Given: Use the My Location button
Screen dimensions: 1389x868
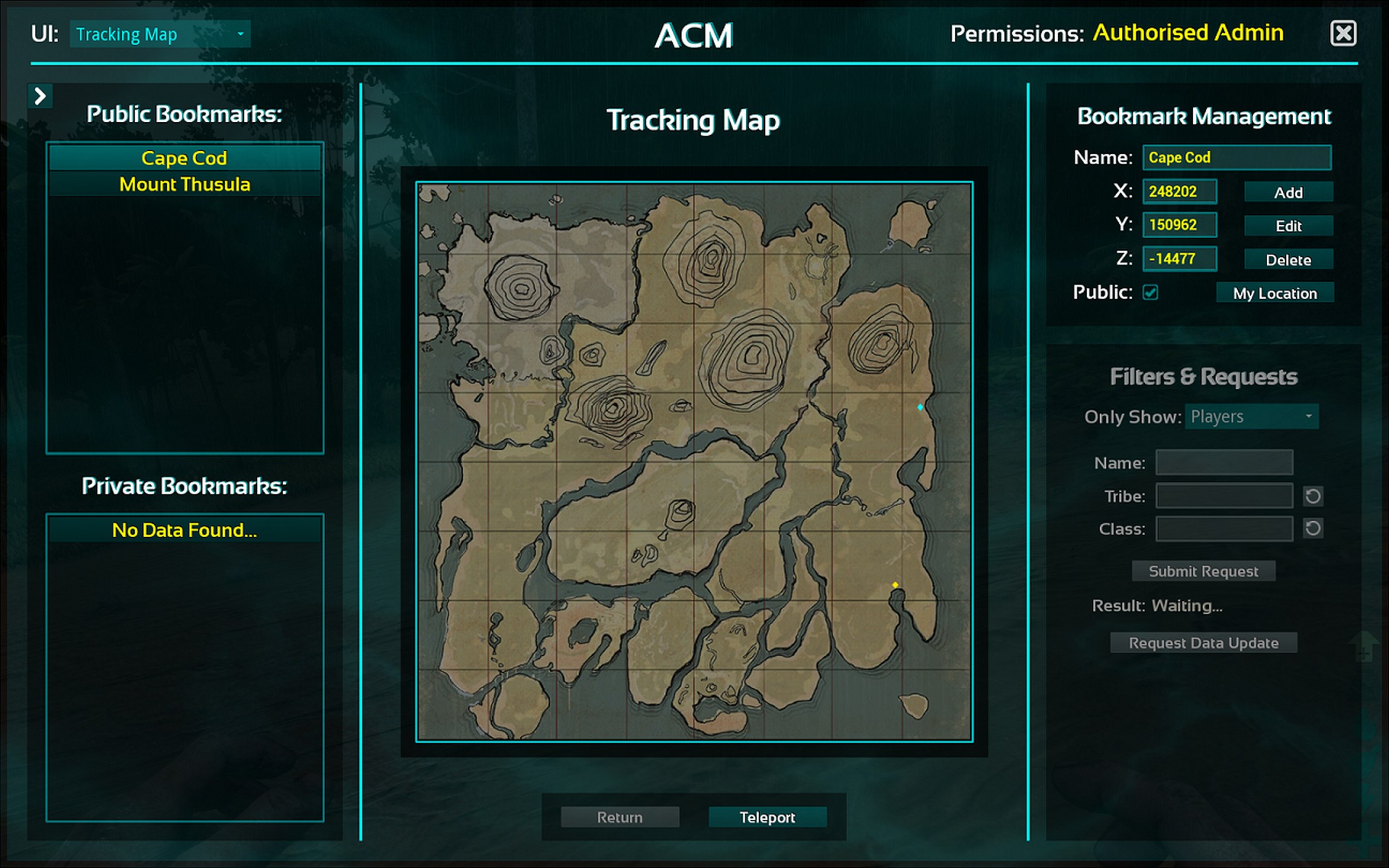Looking at the screenshot, I should coord(1274,294).
